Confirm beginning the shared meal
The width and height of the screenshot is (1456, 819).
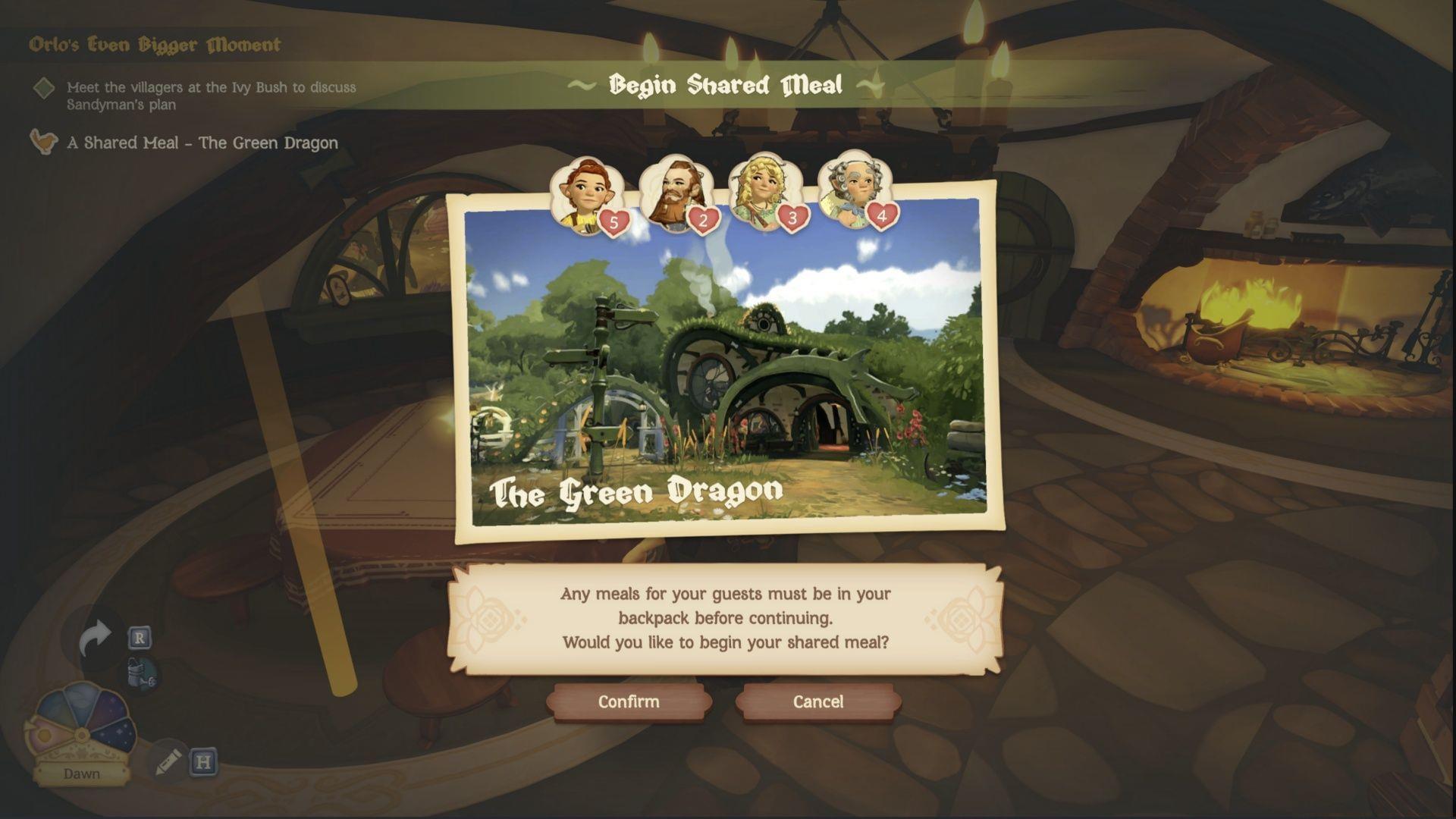coord(630,701)
